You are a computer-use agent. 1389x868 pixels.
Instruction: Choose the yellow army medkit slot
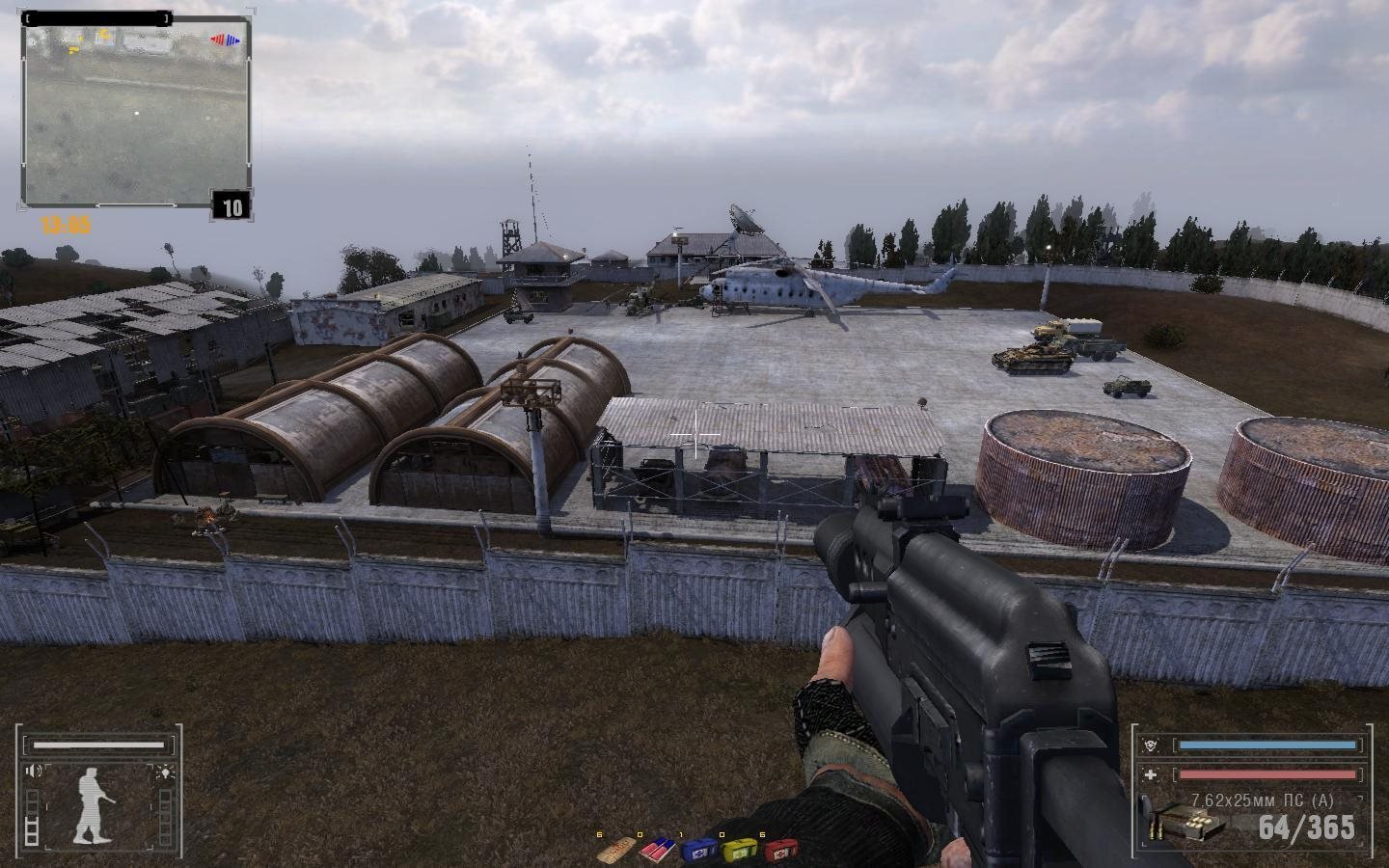tap(737, 852)
